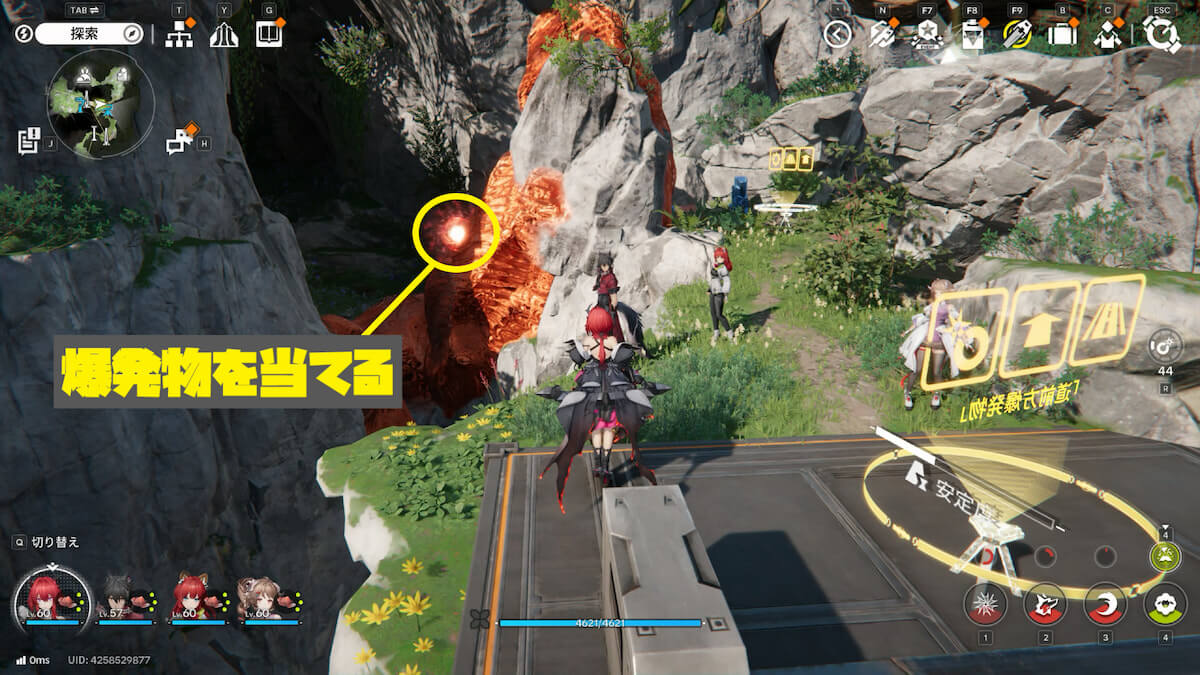
Task: Select the active red-haired leader portrait
Action: click(x=46, y=599)
